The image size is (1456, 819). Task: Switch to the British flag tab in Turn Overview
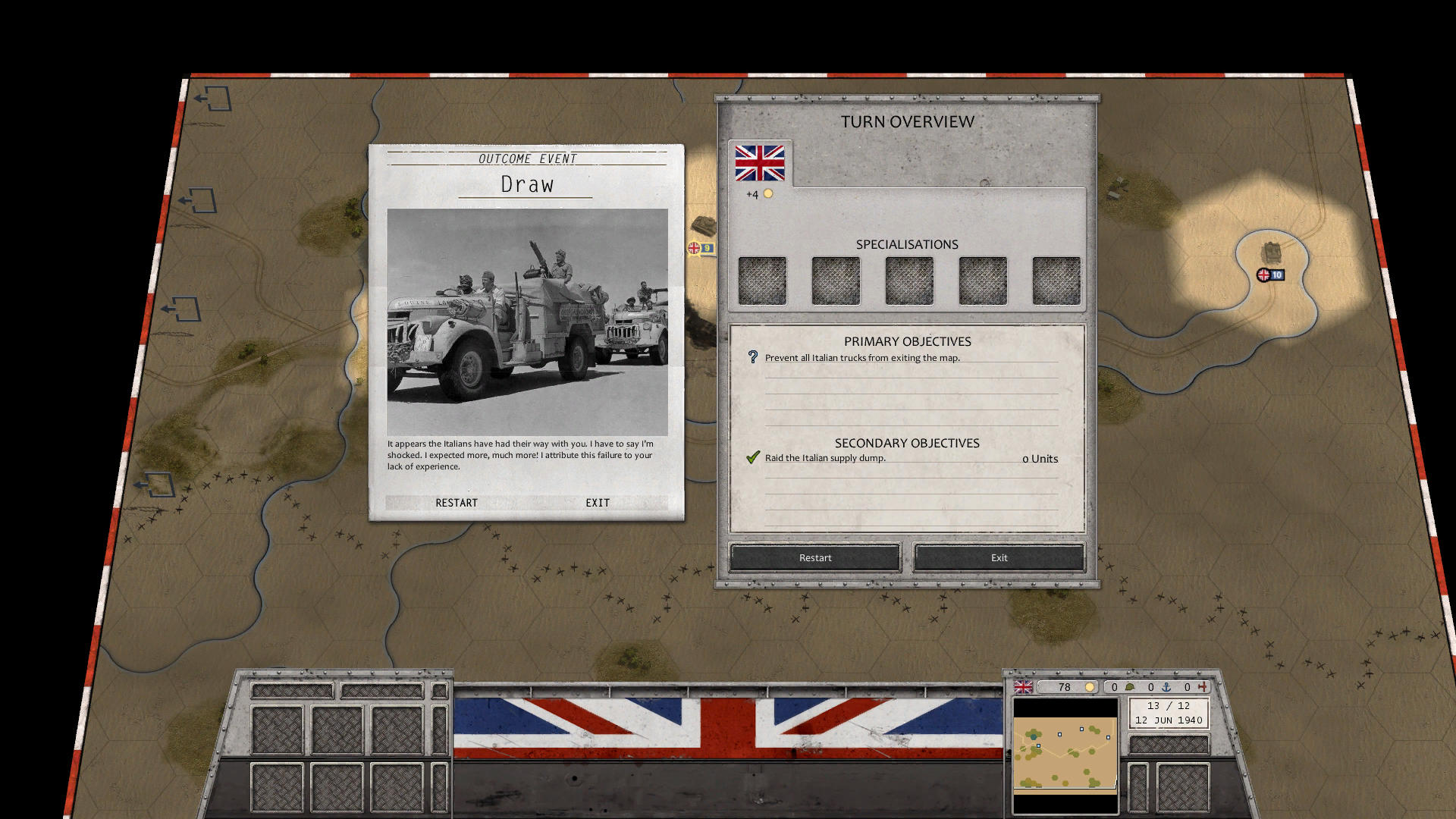(759, 162)
